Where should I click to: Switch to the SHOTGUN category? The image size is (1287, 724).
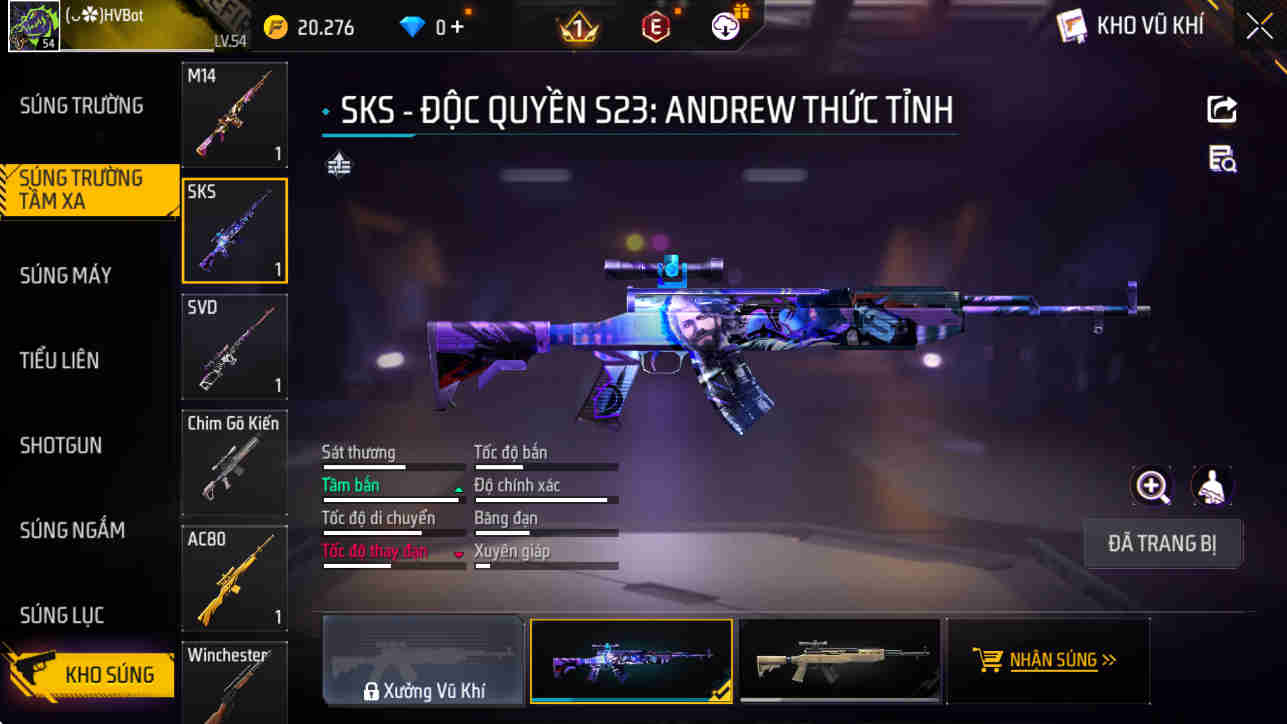coord(62,446)
